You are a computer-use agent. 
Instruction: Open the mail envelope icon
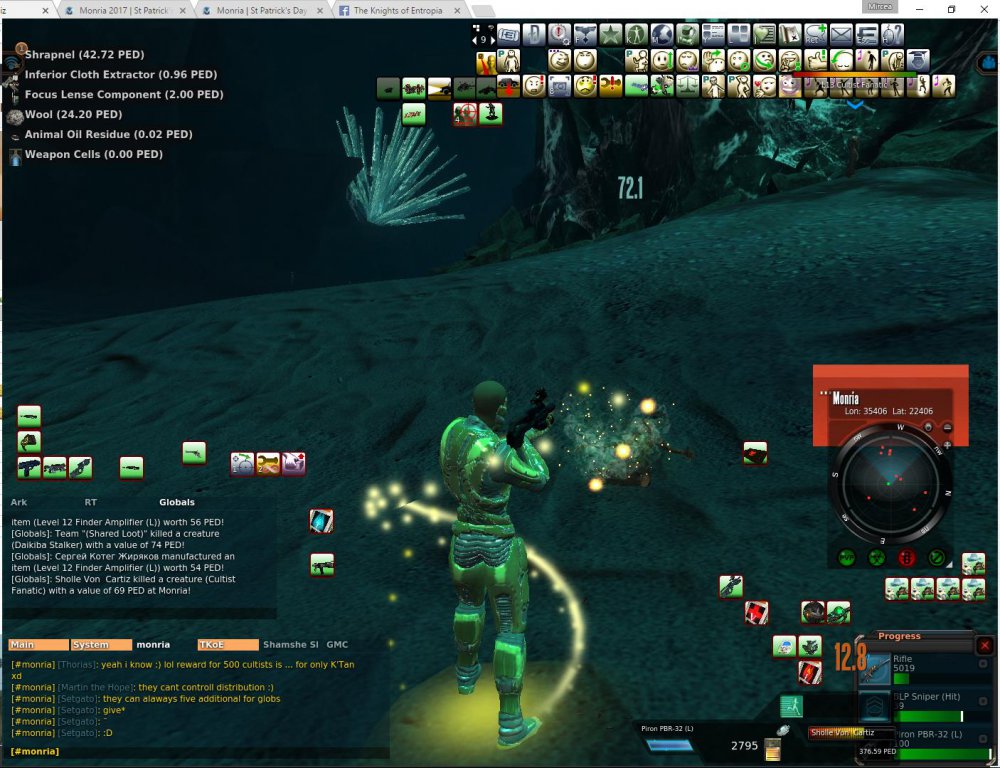tap(840, 35)
